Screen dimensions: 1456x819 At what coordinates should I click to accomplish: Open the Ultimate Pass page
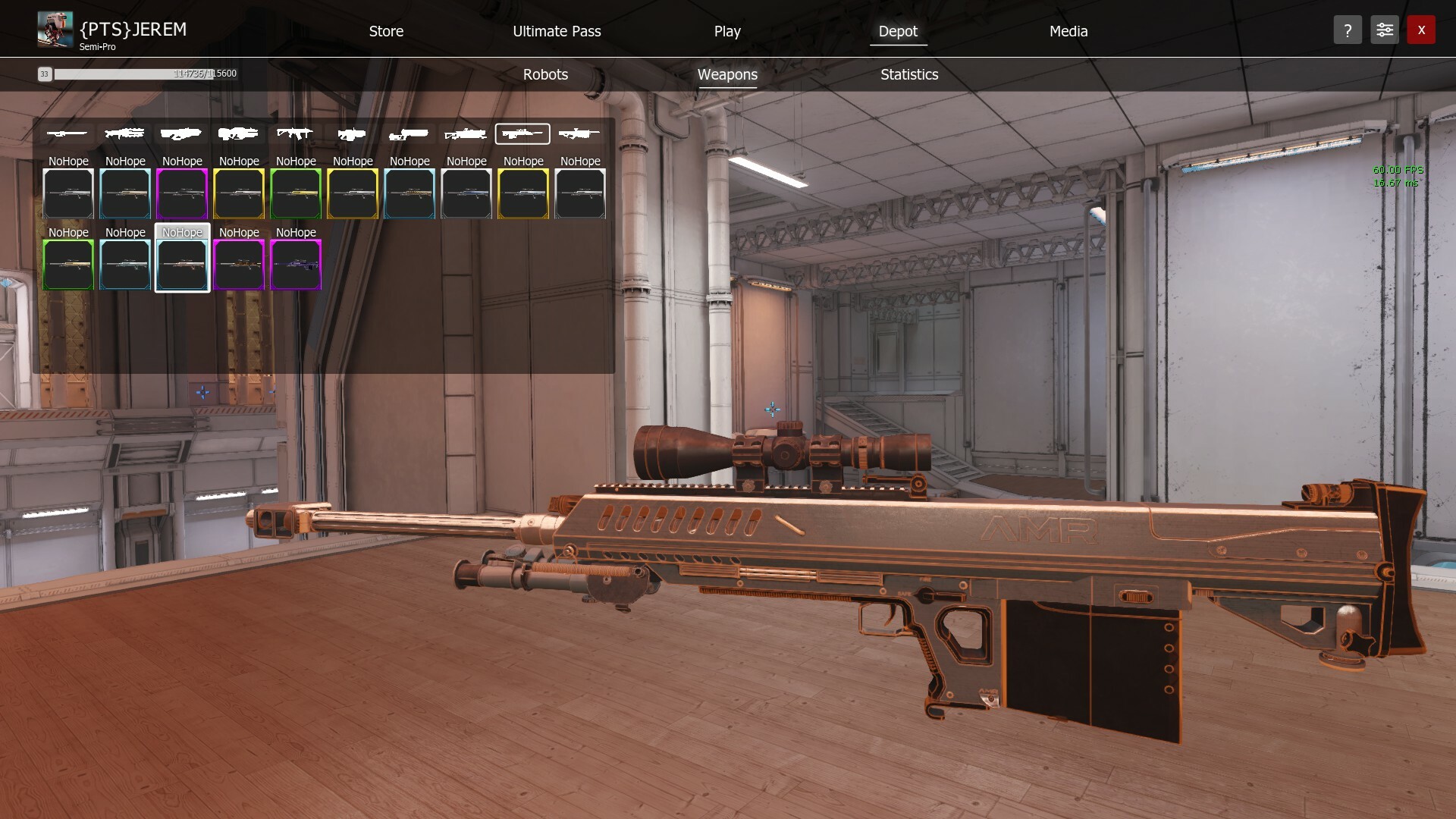coord(557,31)
